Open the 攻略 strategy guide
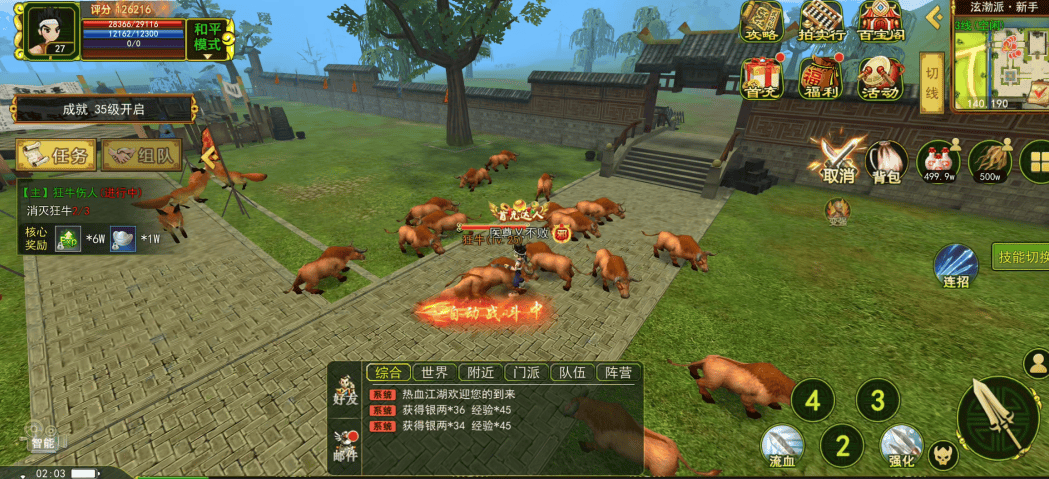The height and width of the screenshot is (479, 1049). (x=762, y=22)
